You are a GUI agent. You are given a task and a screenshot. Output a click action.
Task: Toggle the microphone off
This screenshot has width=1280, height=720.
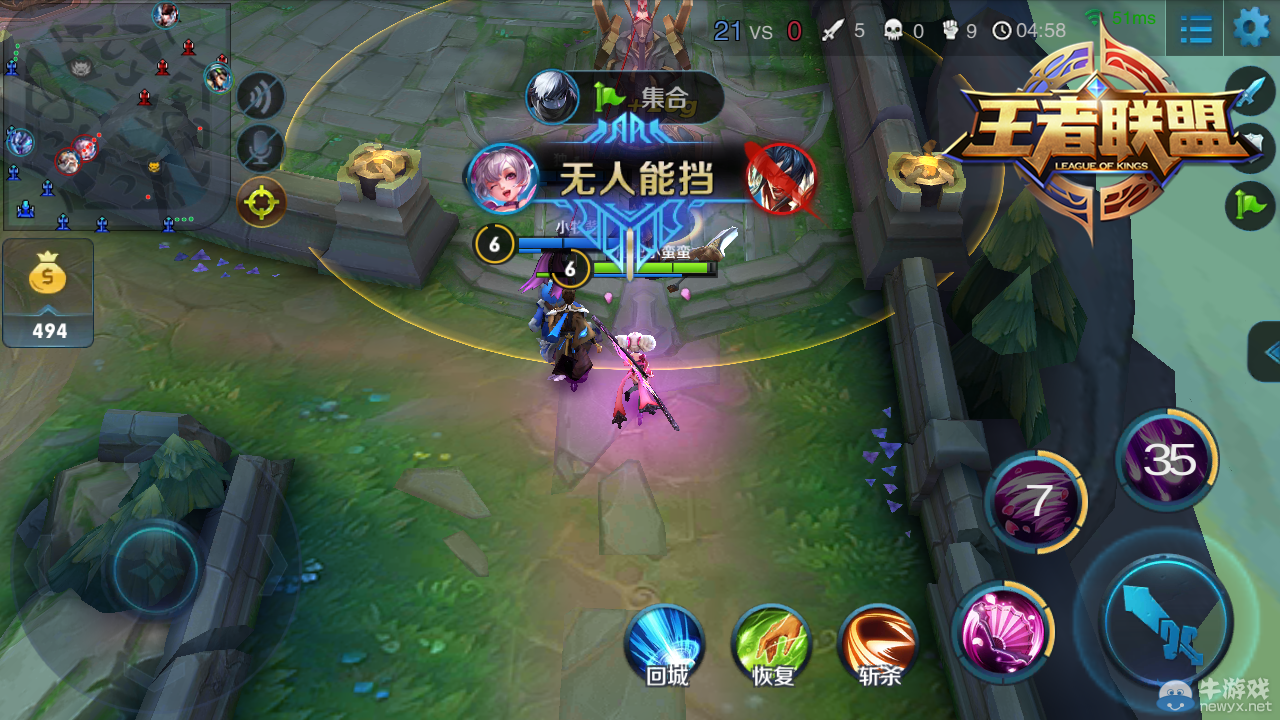pos(262,145)
